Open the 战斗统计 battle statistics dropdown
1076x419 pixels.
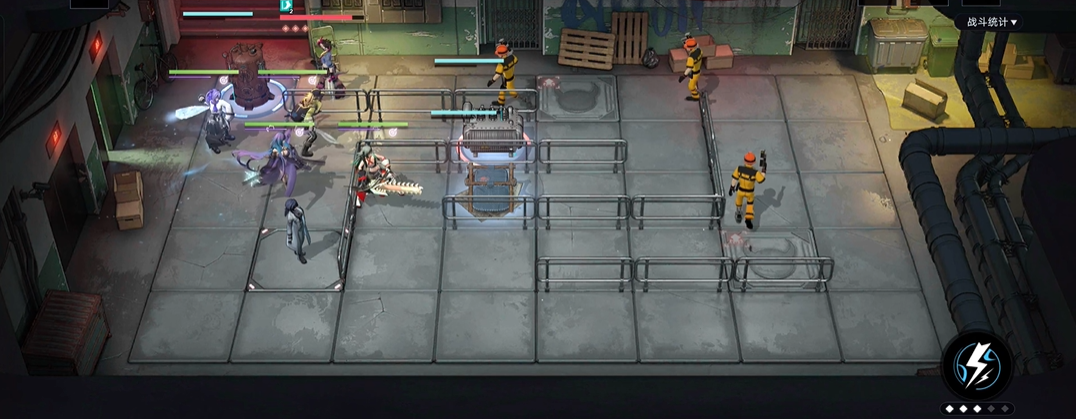pos(991,22)
